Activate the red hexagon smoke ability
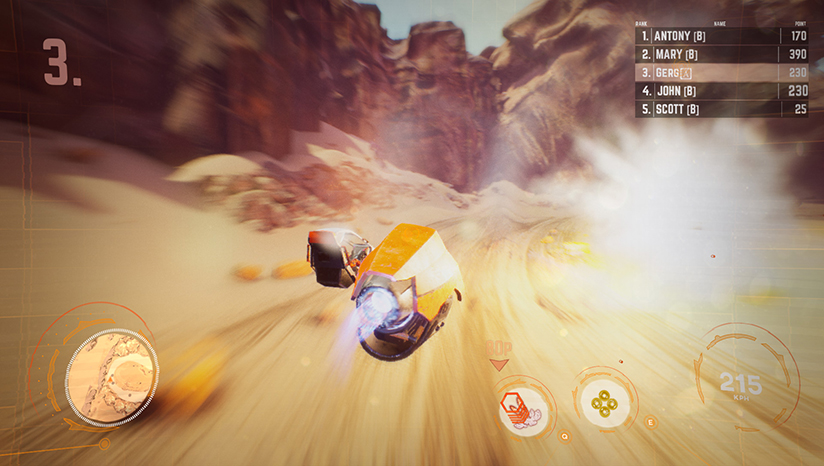 pos(521,404)
